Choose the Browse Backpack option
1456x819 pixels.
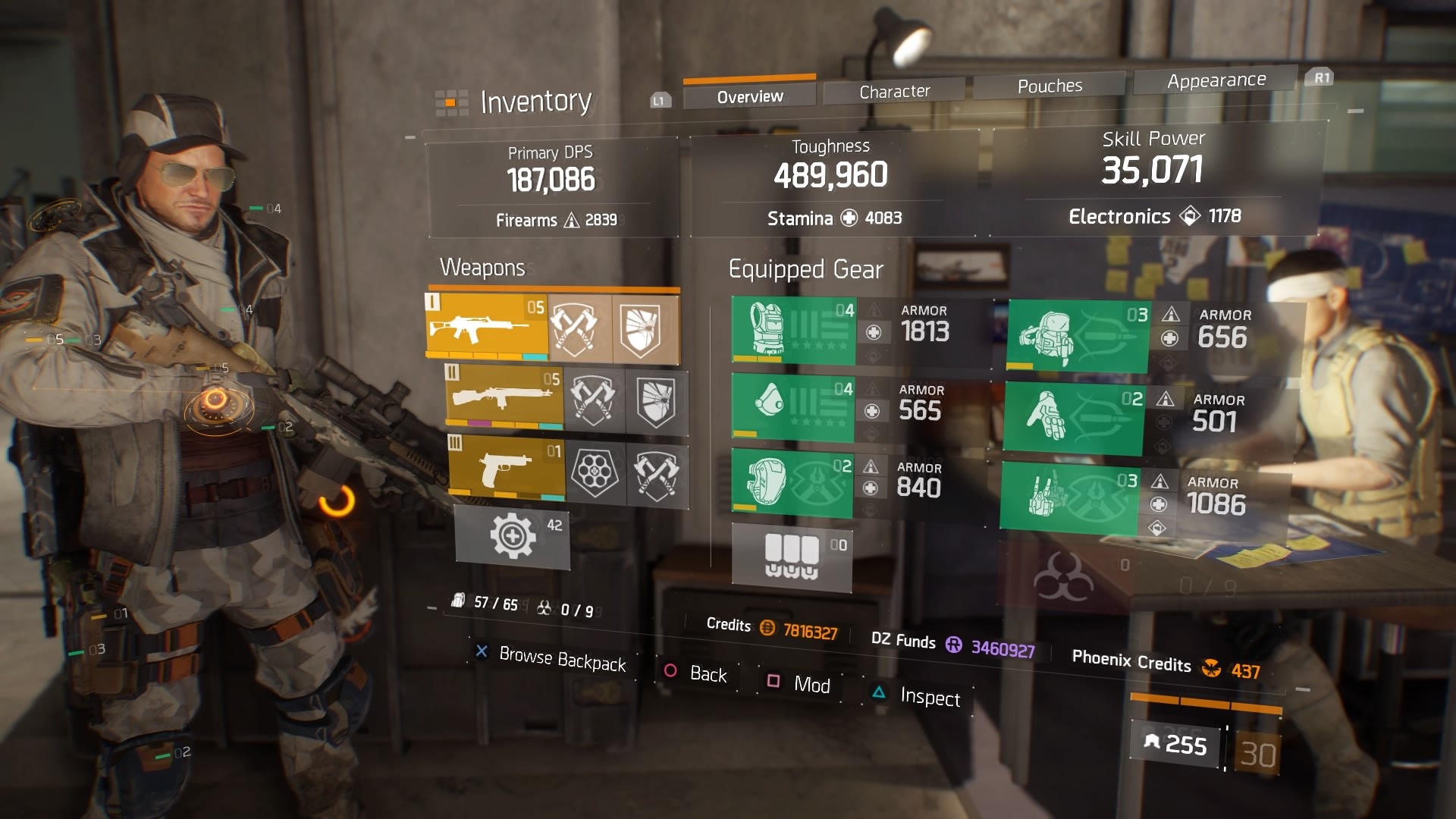coord(562,660)
